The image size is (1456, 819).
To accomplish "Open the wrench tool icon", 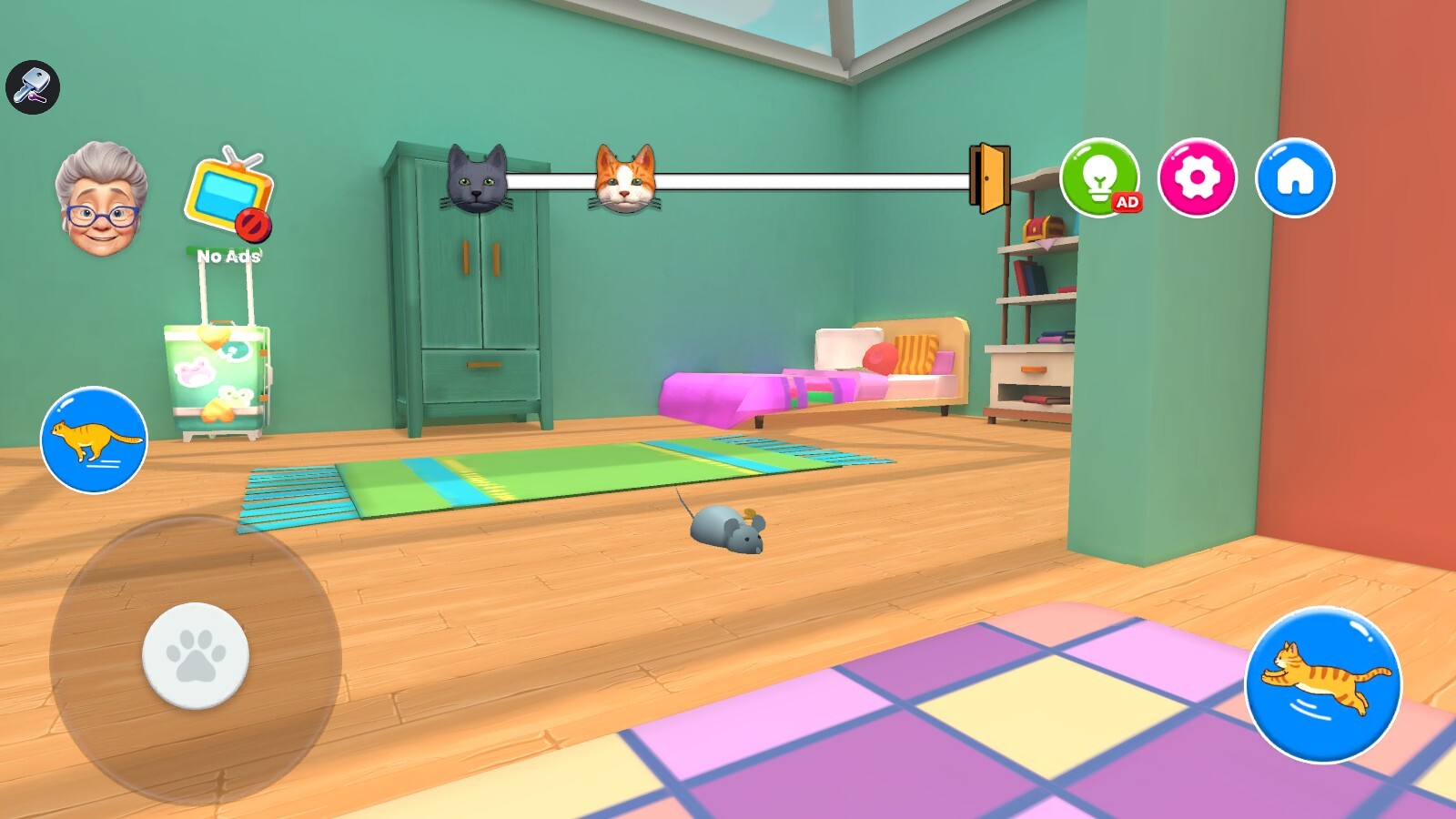I will coord(33,87).
